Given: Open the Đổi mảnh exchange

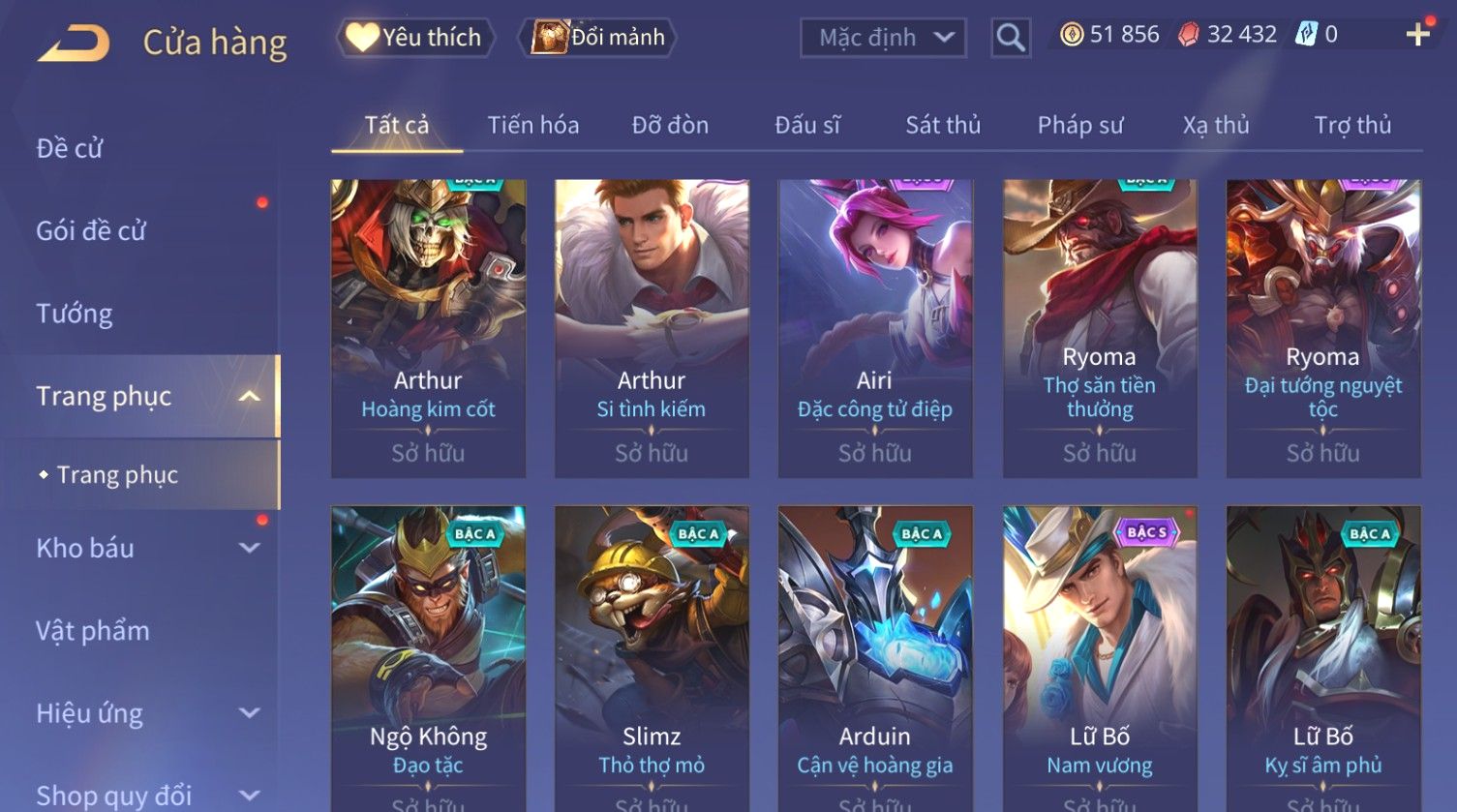Looking at the screenshot, I should tap(598, 38).
